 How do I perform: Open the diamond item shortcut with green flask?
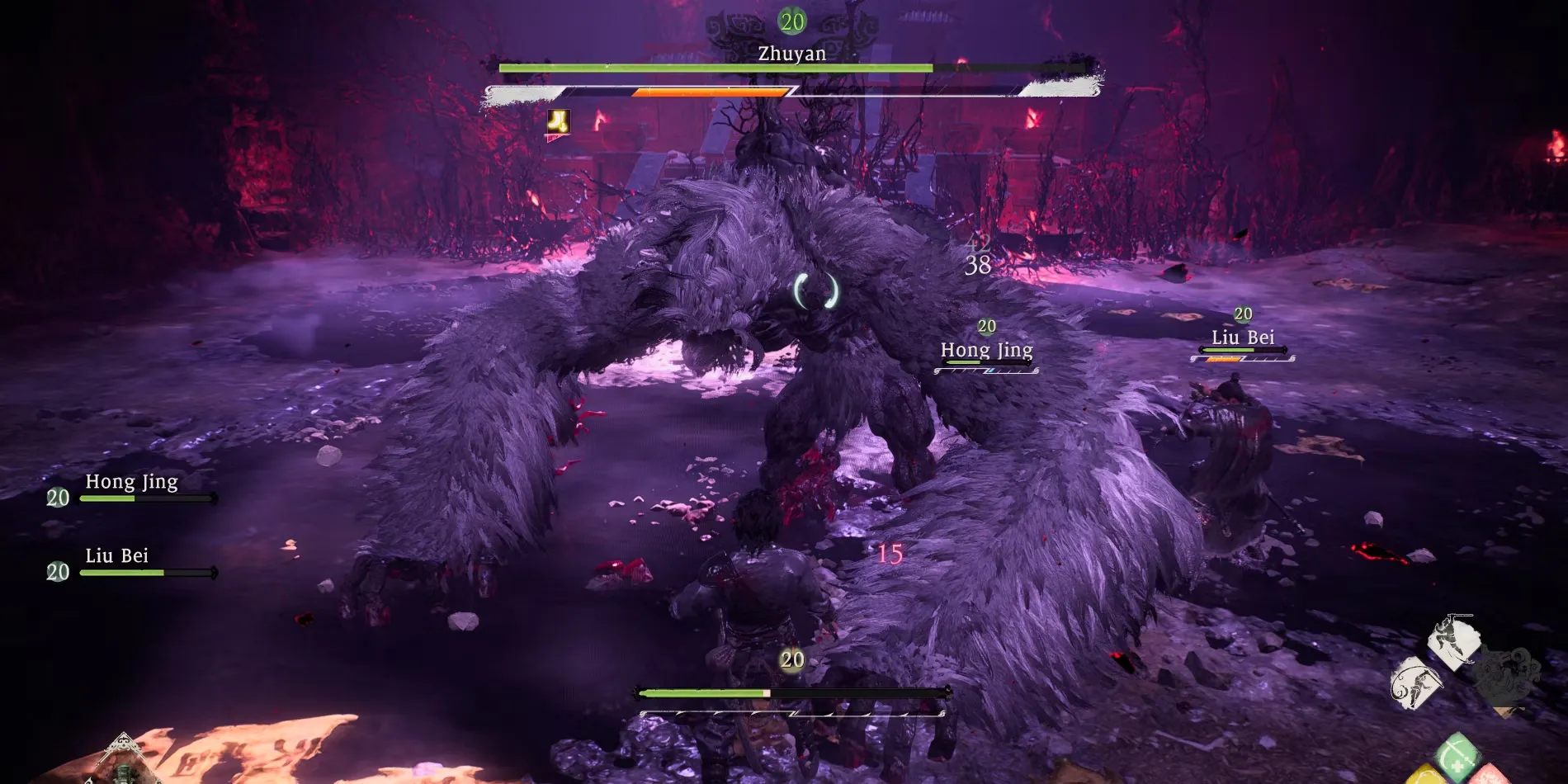click(x=124, y=763)
